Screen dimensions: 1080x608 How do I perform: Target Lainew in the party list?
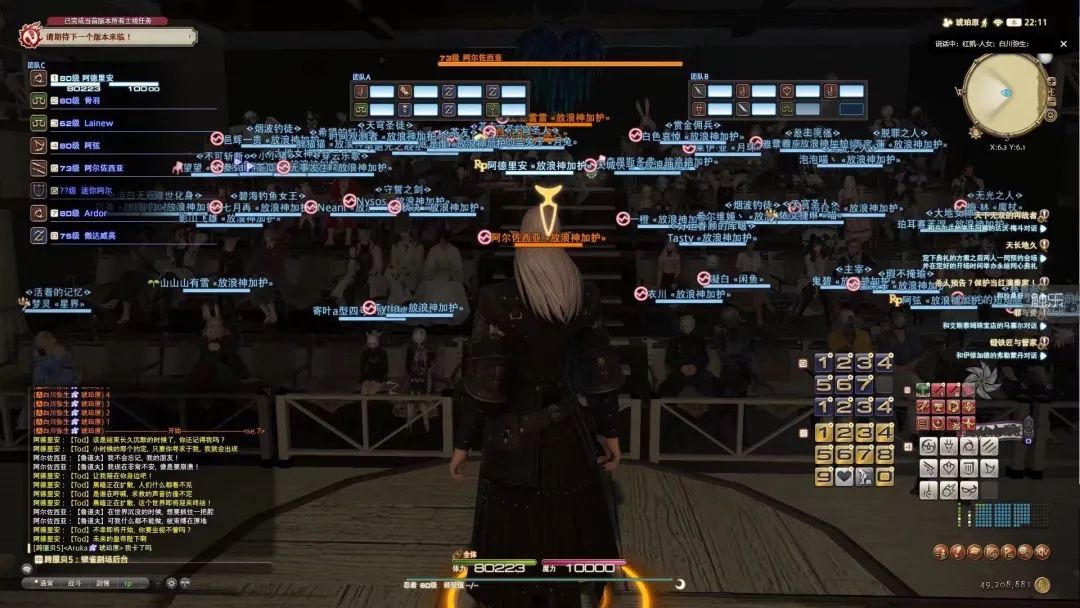(99, 123)
